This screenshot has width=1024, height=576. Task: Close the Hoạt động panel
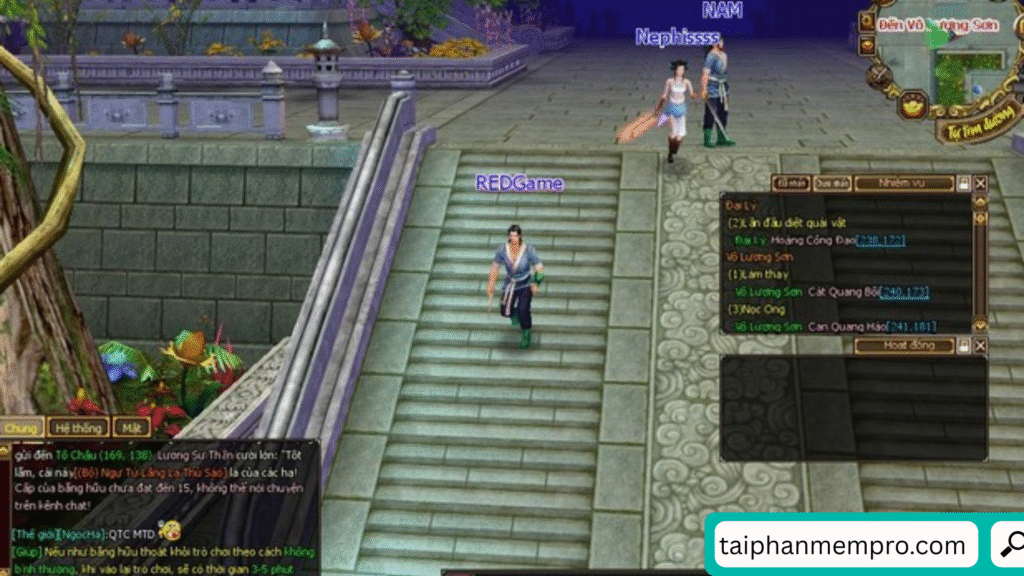[x=981, y=346]
